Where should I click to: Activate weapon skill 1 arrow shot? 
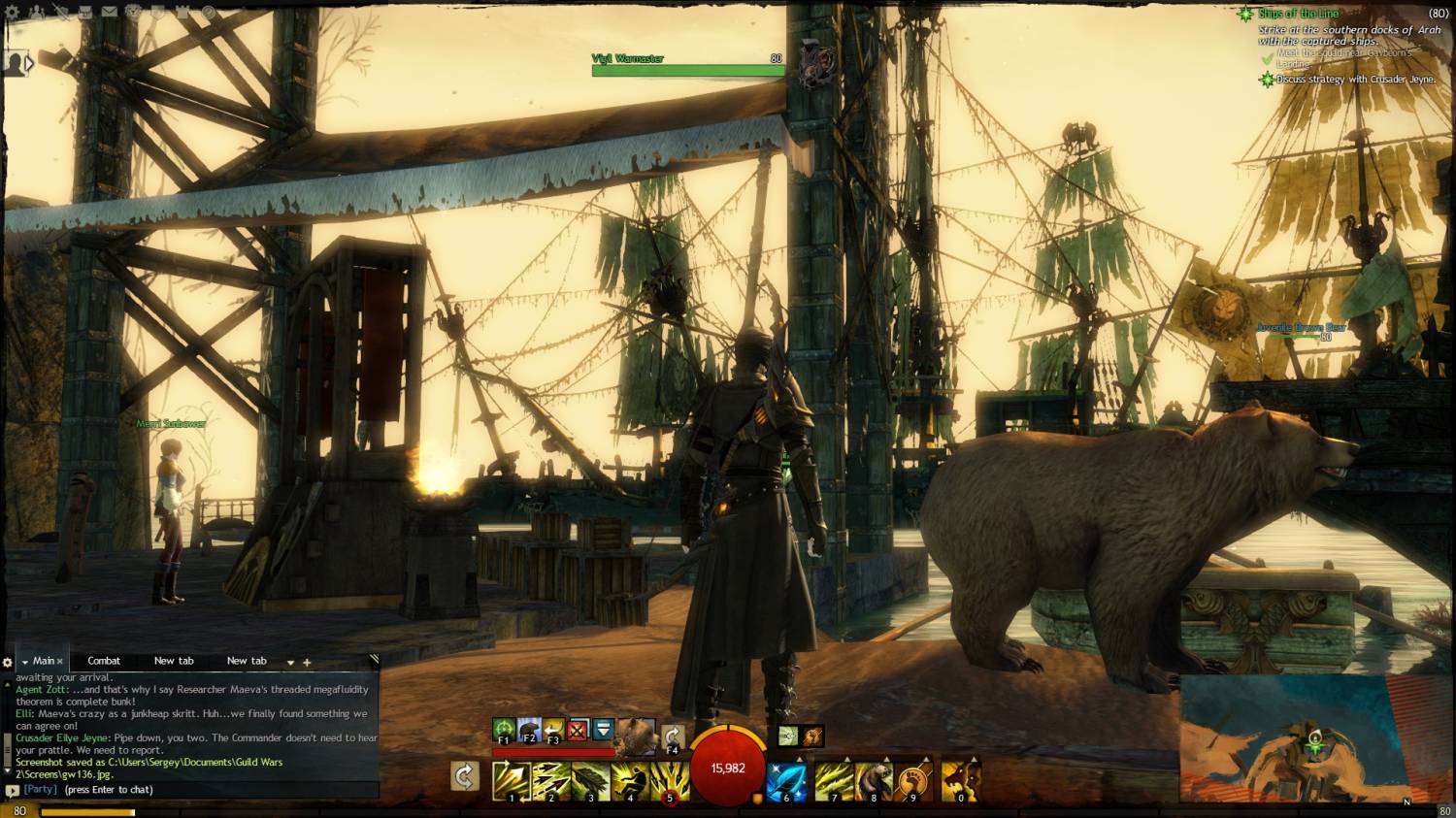pos(511,780)
